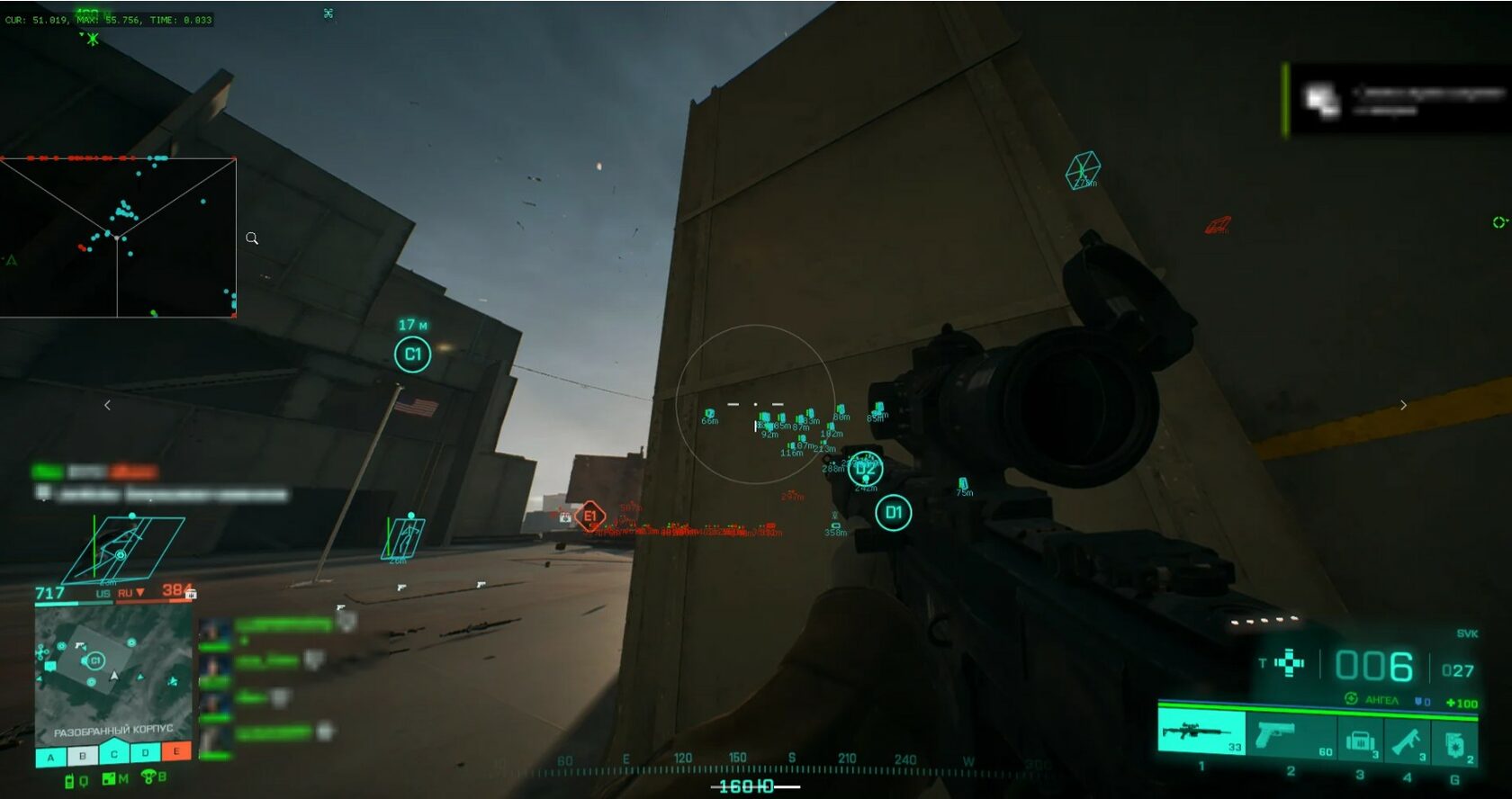Click the scoreboard icon beside the 384 ticket count
1512x799 pixels.
coord(192,594)
